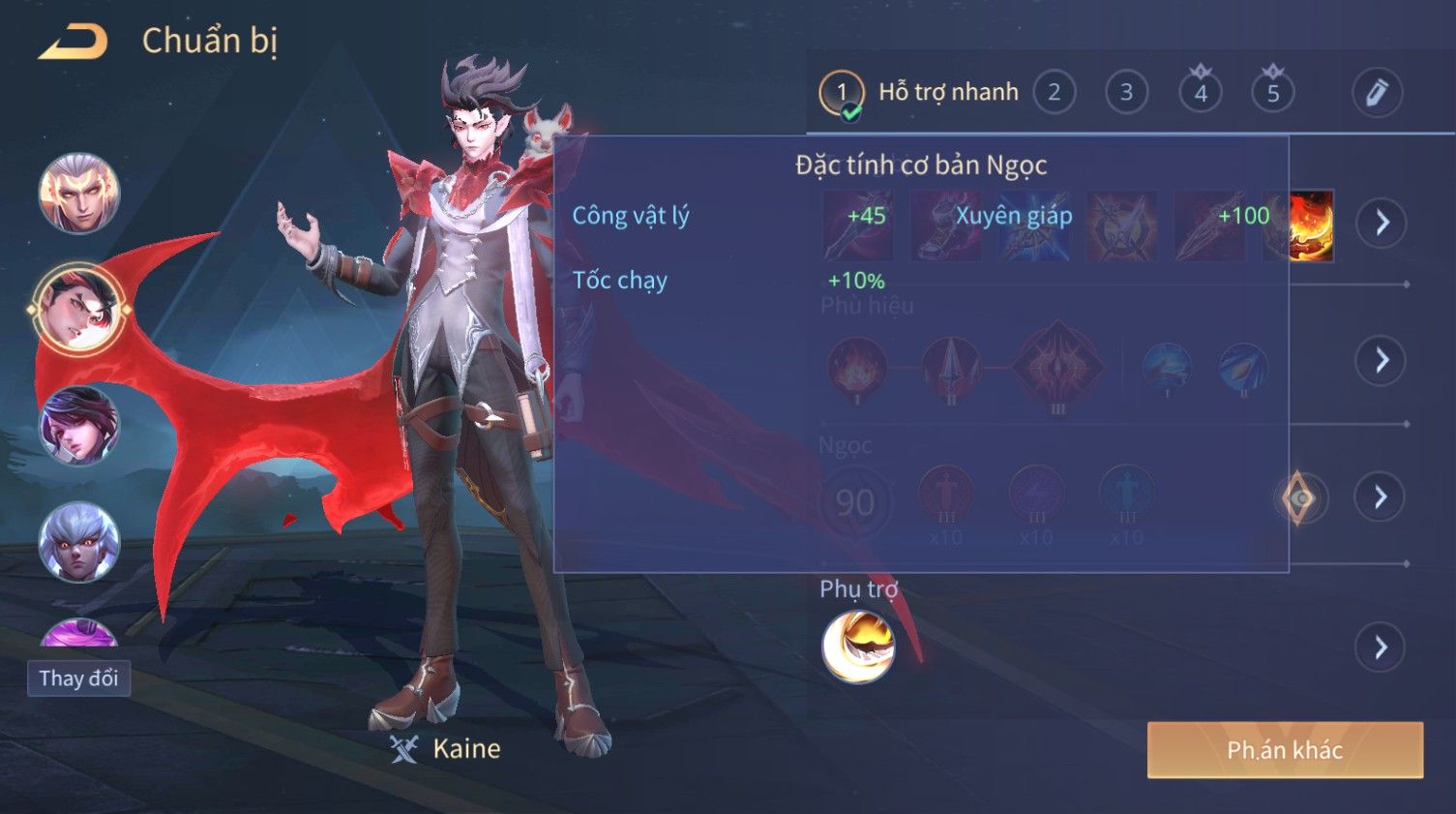The image size is (1456, 814).
Task: Tap the gold diamond eye icon
Action: (1300, 498)
